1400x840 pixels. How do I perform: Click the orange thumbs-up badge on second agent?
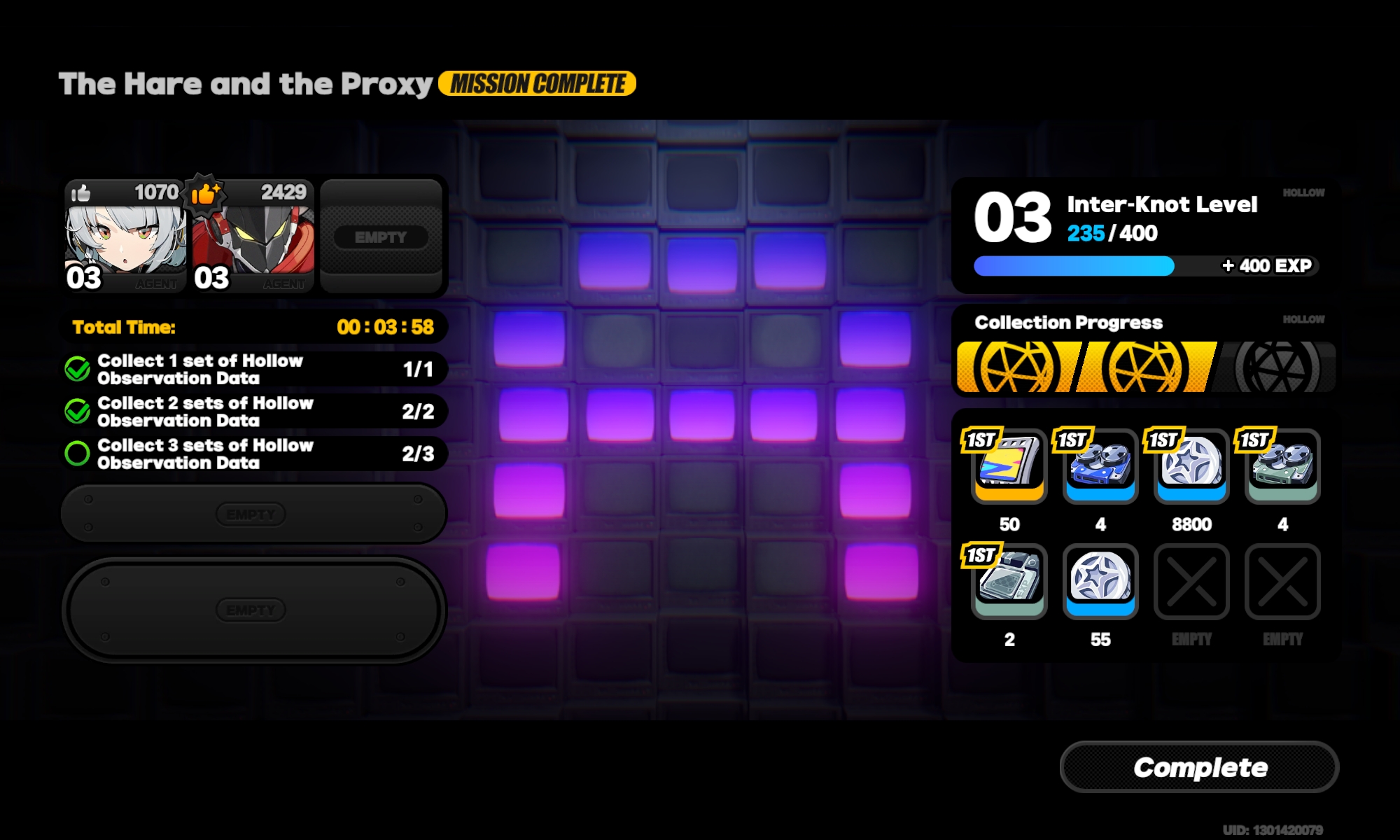[204, 194]
